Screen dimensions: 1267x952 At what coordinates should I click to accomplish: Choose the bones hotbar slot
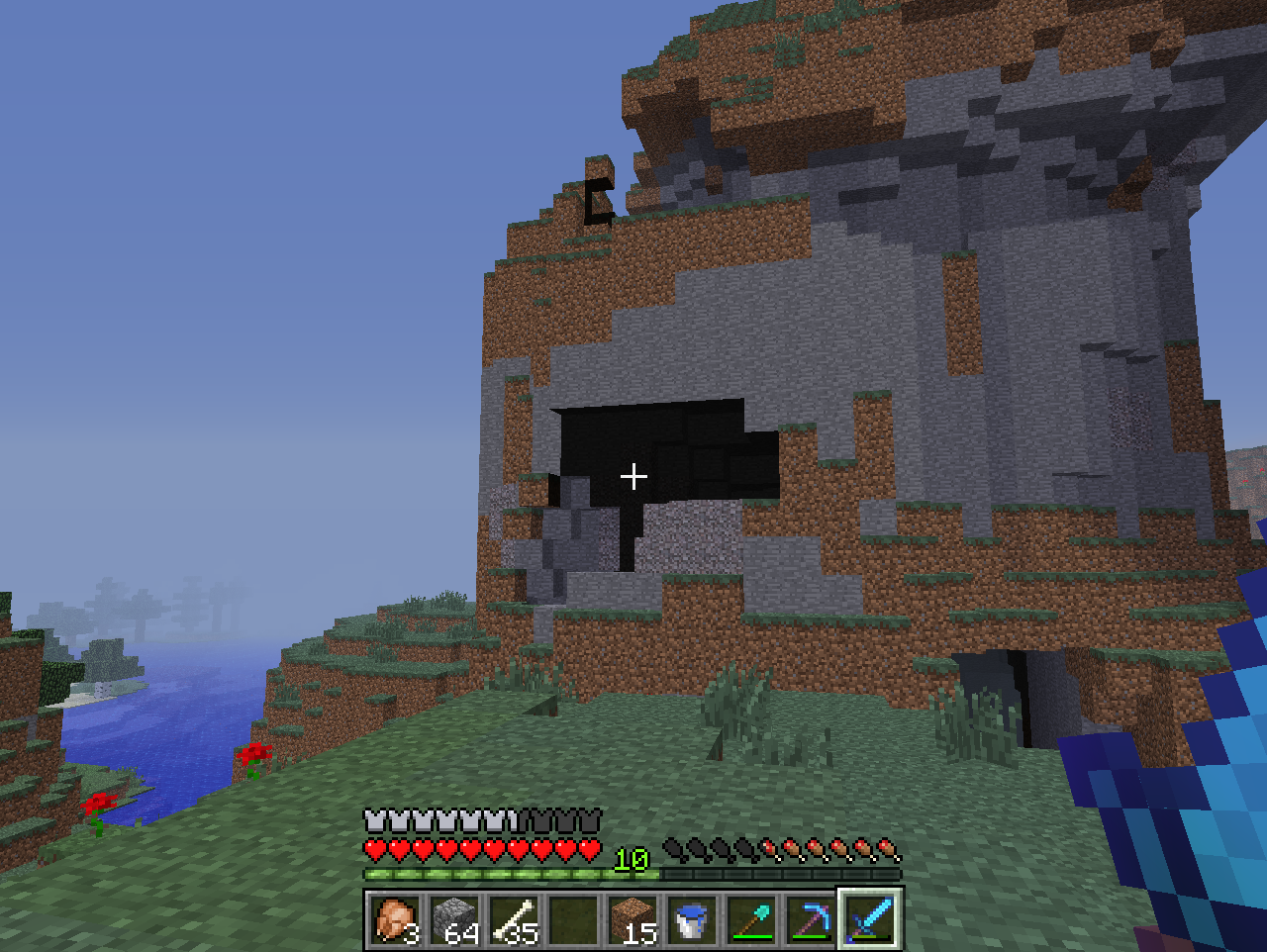(x=514, y=919)
